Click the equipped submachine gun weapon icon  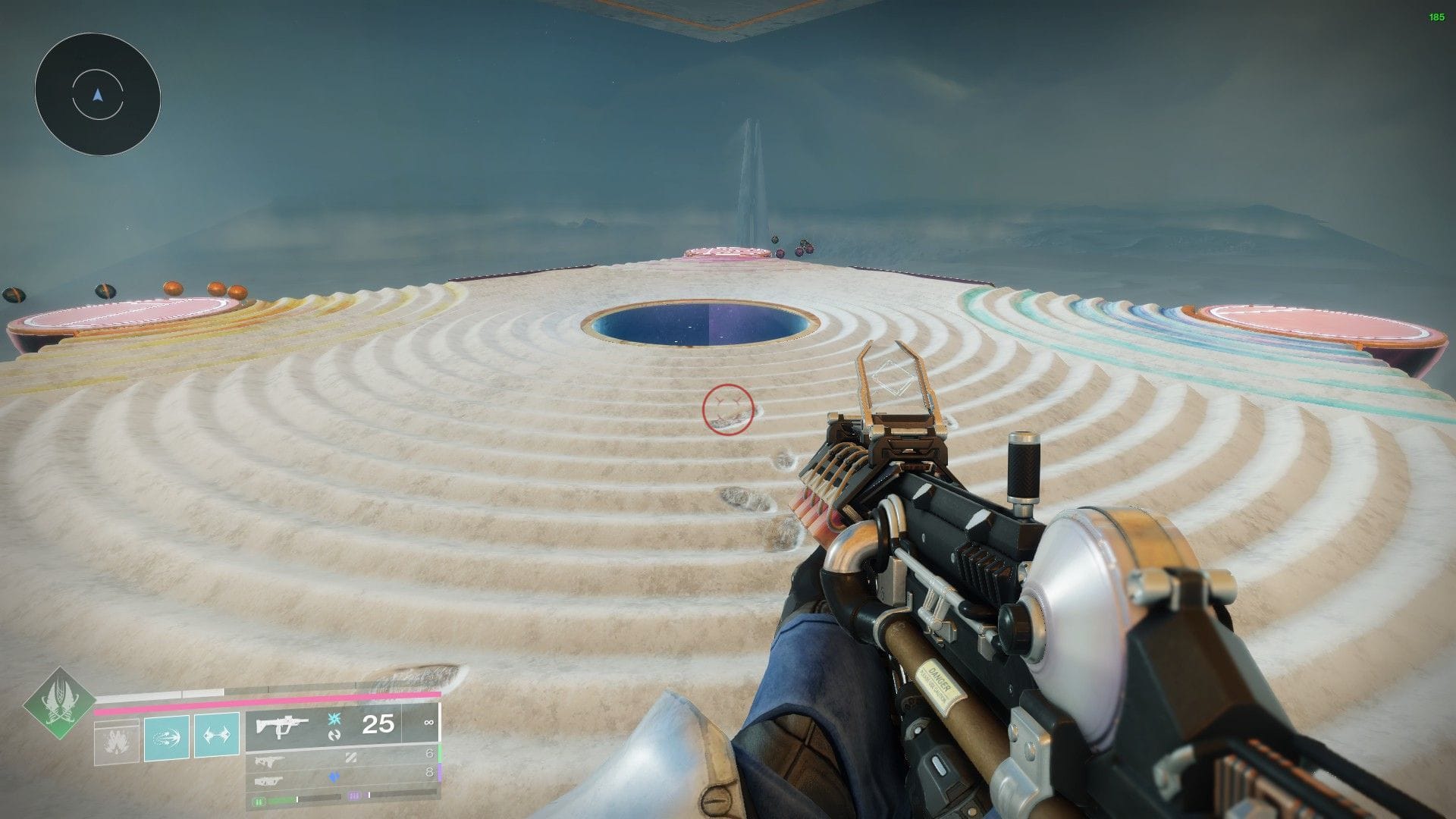(x=282, y=726)
